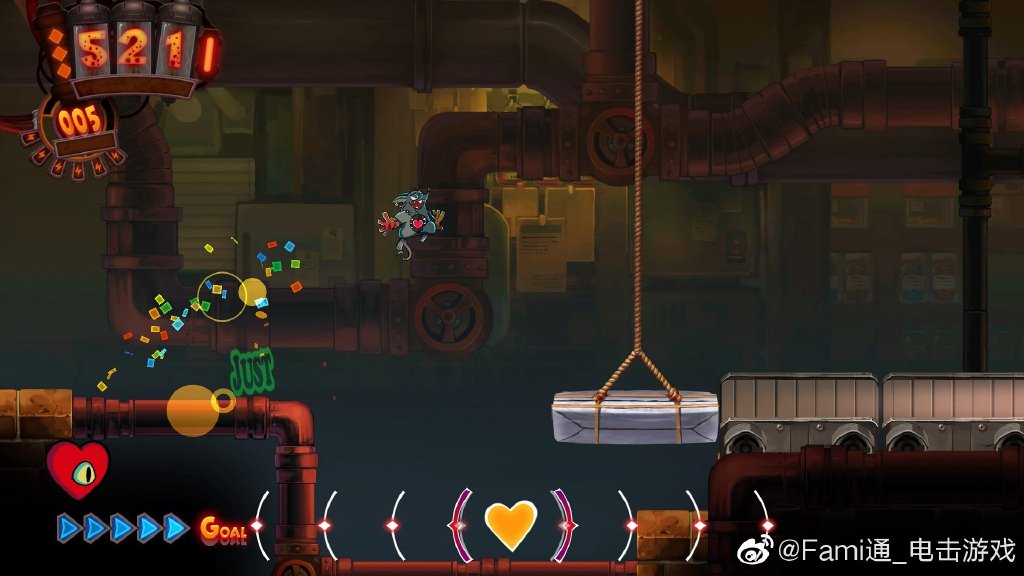This screenshot has height=576, width=1024.
Task: Hit the orange heart beat marker
Action: coord(510,524)
